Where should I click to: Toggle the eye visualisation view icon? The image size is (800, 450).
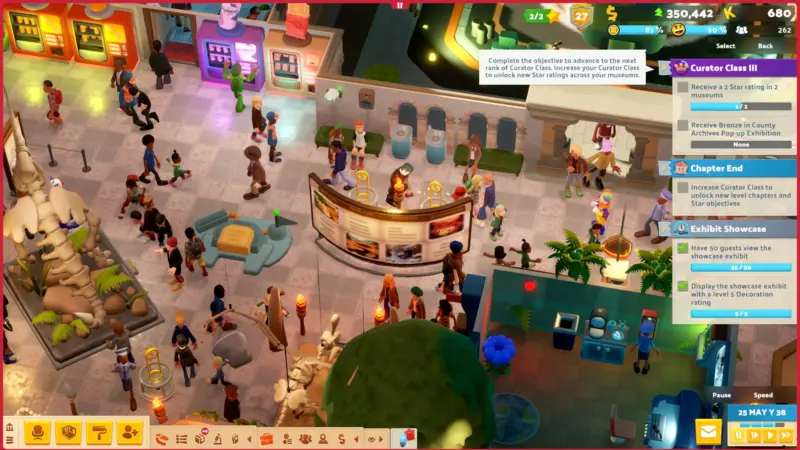(x=371, y=438)
